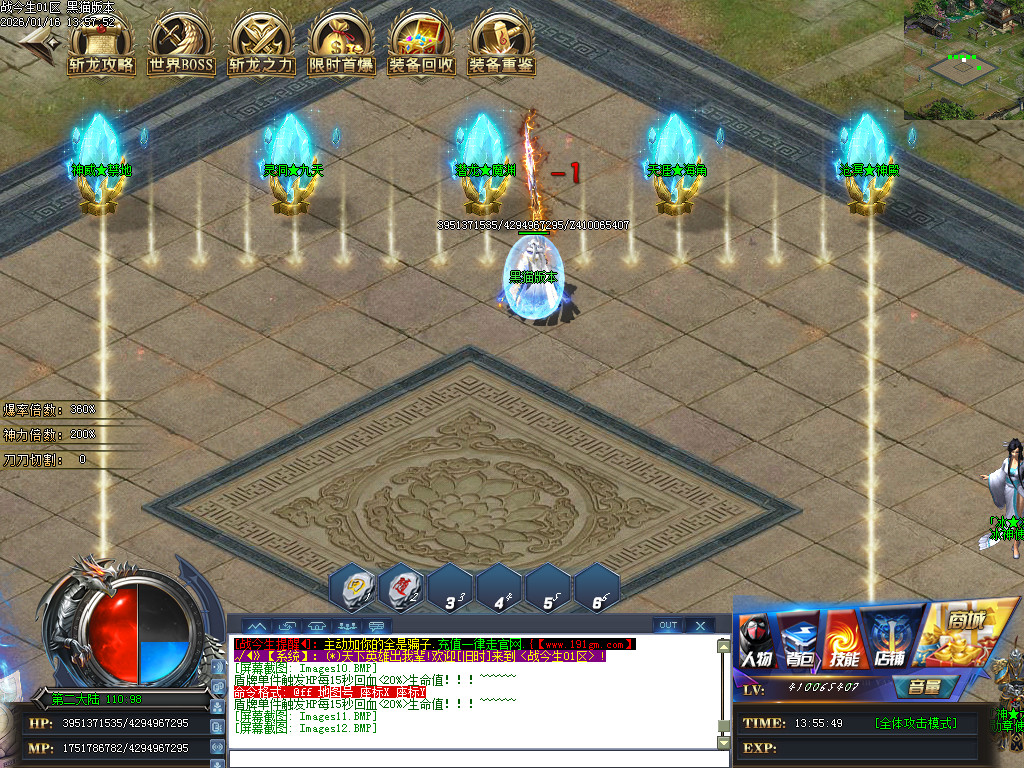1024x768 pixels.
Task: Open the 店铺 shop stall
Action: pyautogui.click(x=887, y=640)
